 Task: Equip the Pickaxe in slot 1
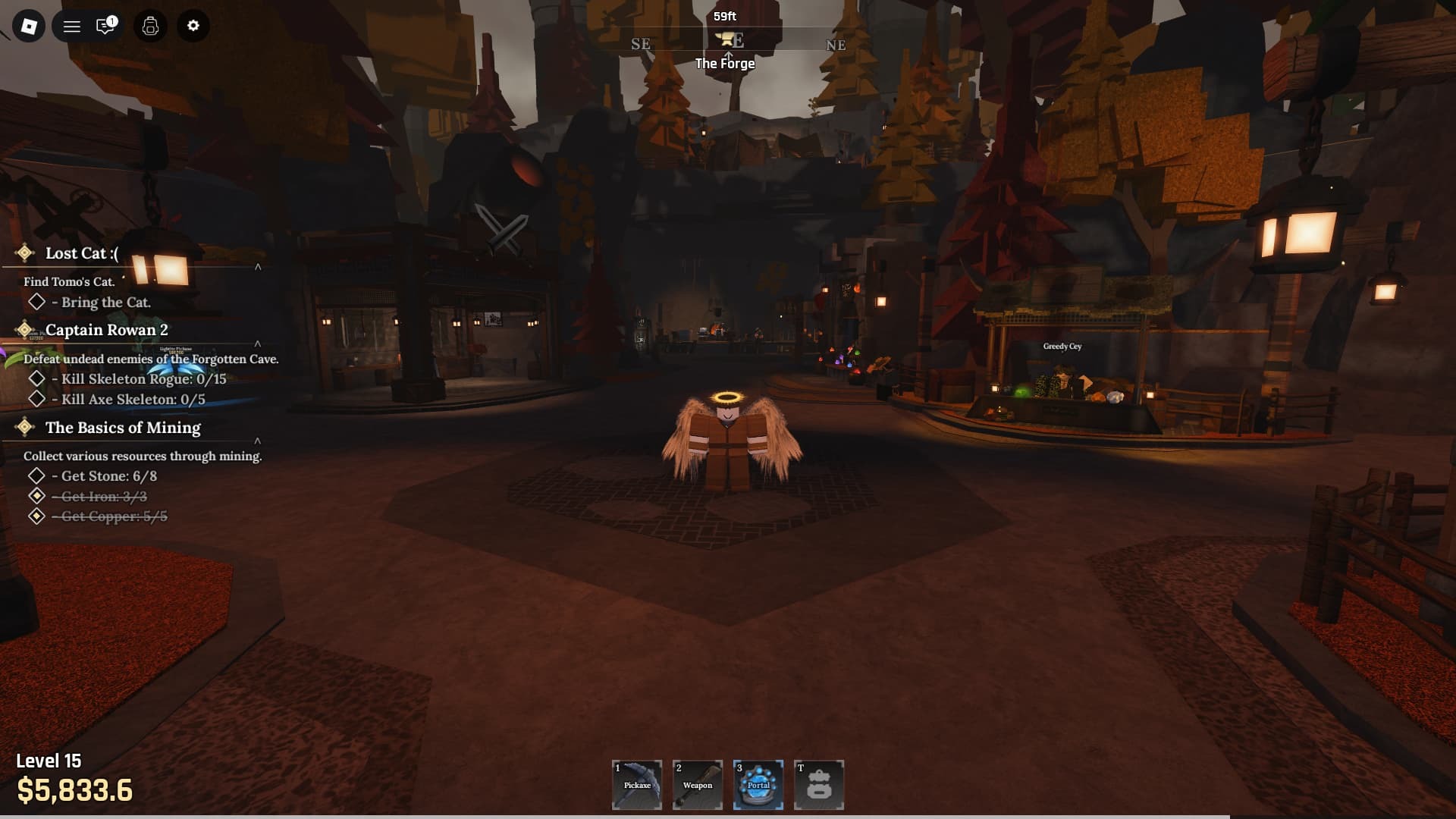pos(638,785)
